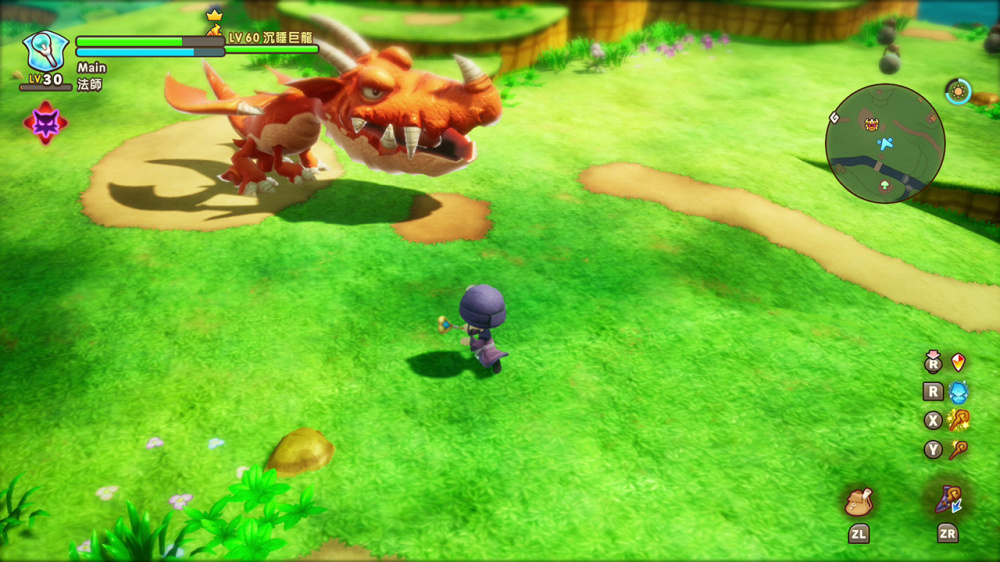
Task: Use the red and yellow gem skill
Action: [958, 362]
